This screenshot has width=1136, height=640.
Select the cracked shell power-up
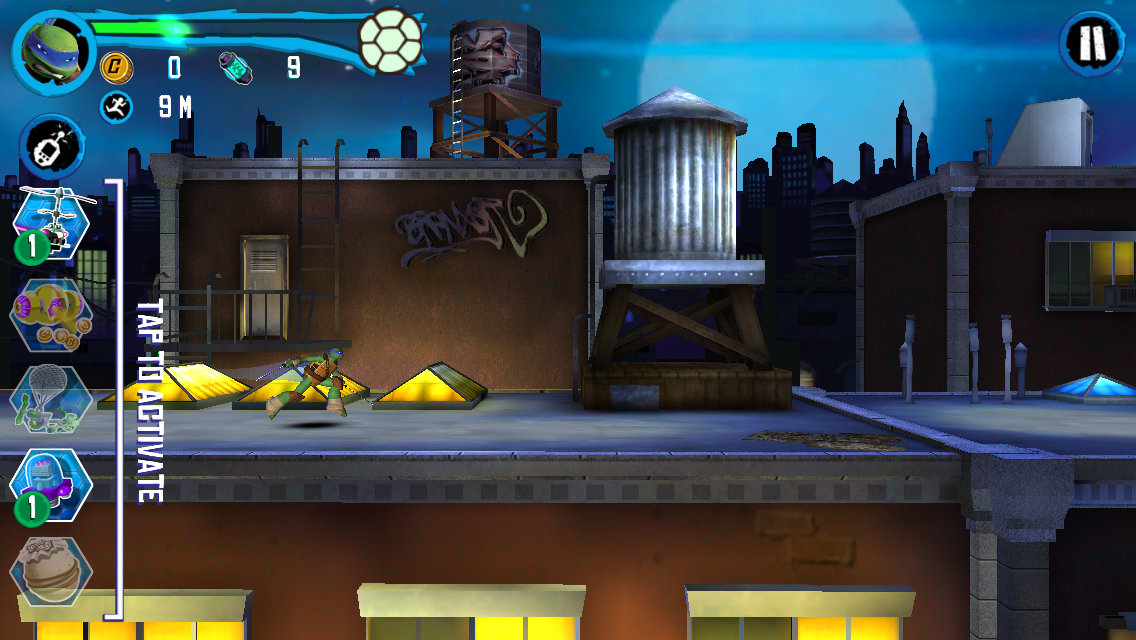pyautogui.click(x=49, y=570)
